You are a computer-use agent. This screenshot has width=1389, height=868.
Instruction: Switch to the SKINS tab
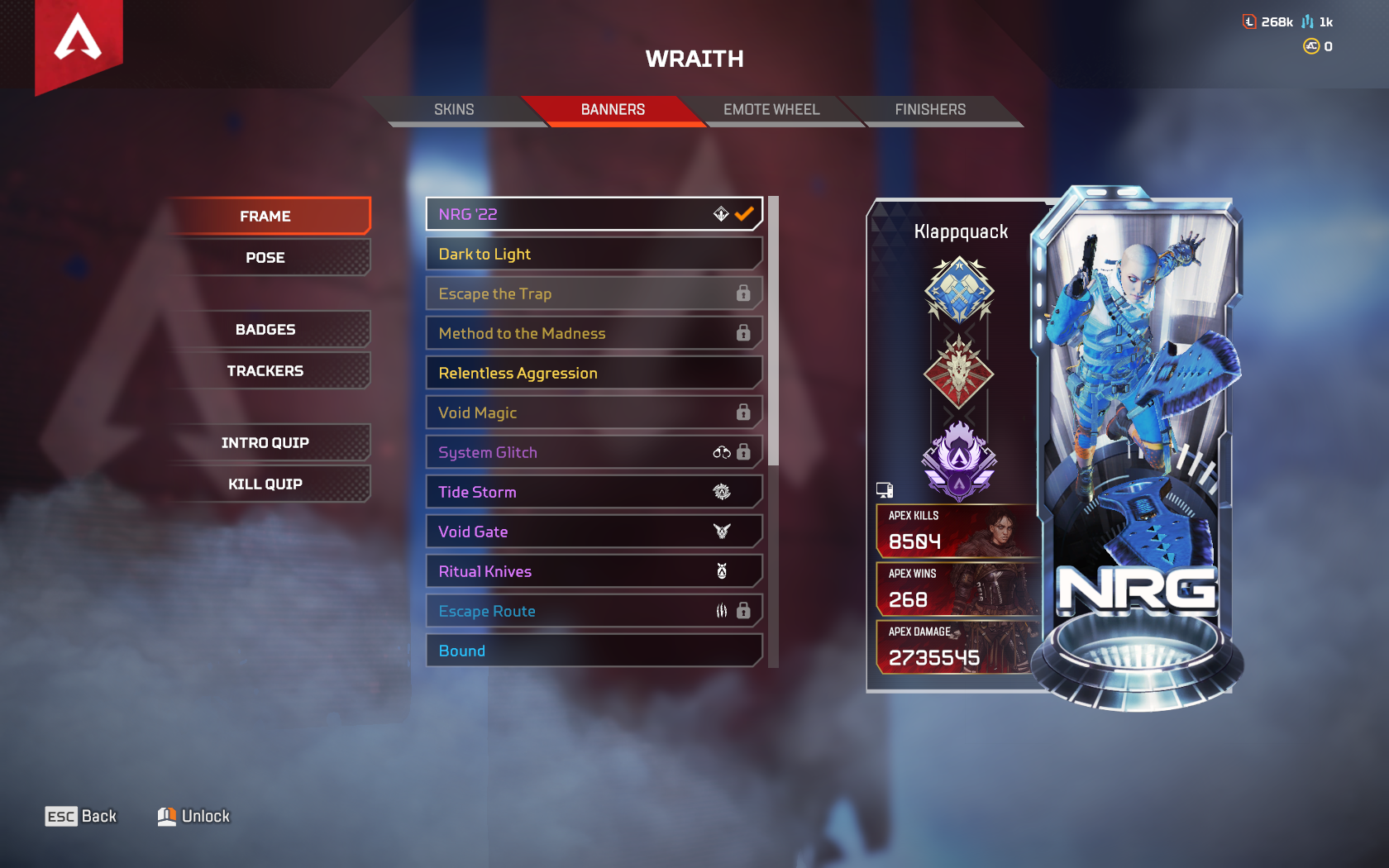455,109
